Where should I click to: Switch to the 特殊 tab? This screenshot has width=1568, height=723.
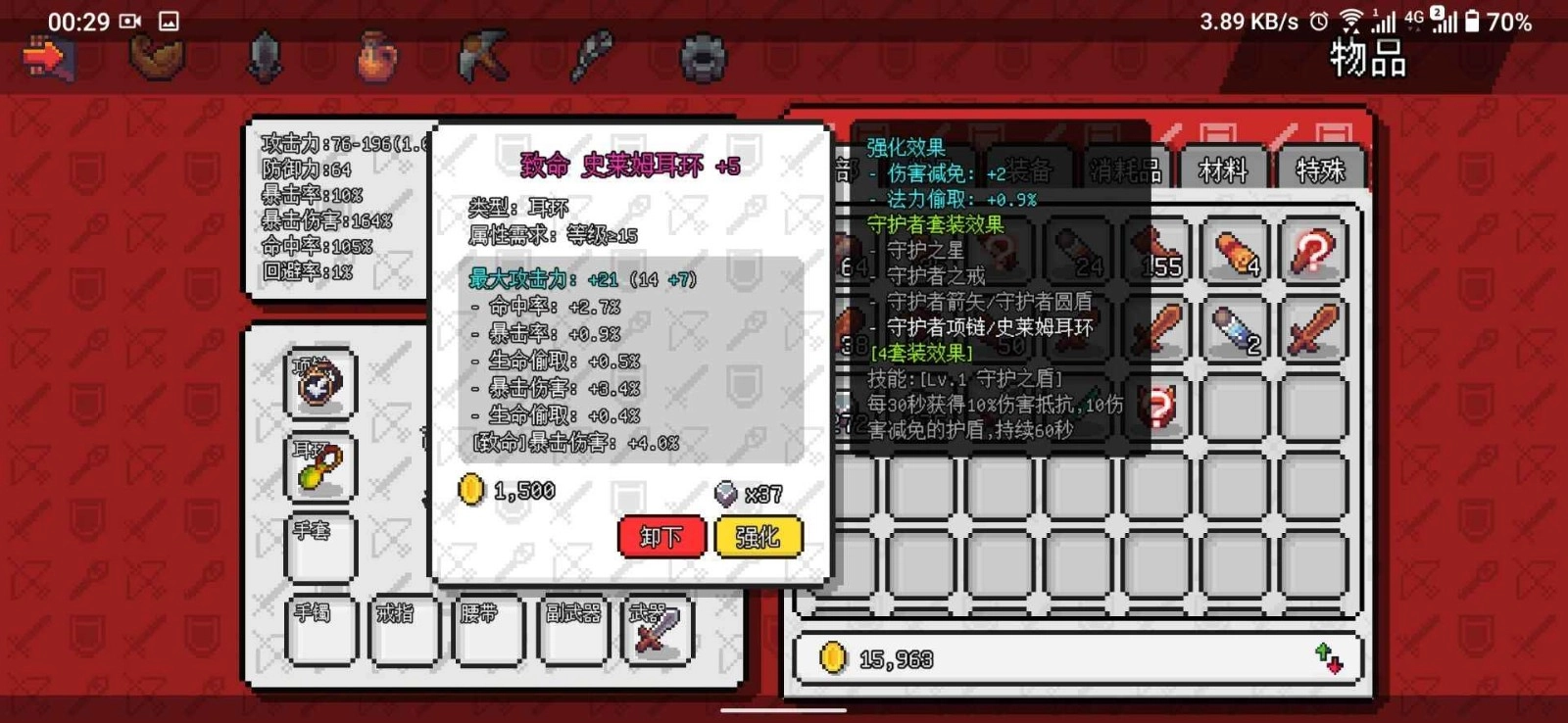tap(1320, 169)
